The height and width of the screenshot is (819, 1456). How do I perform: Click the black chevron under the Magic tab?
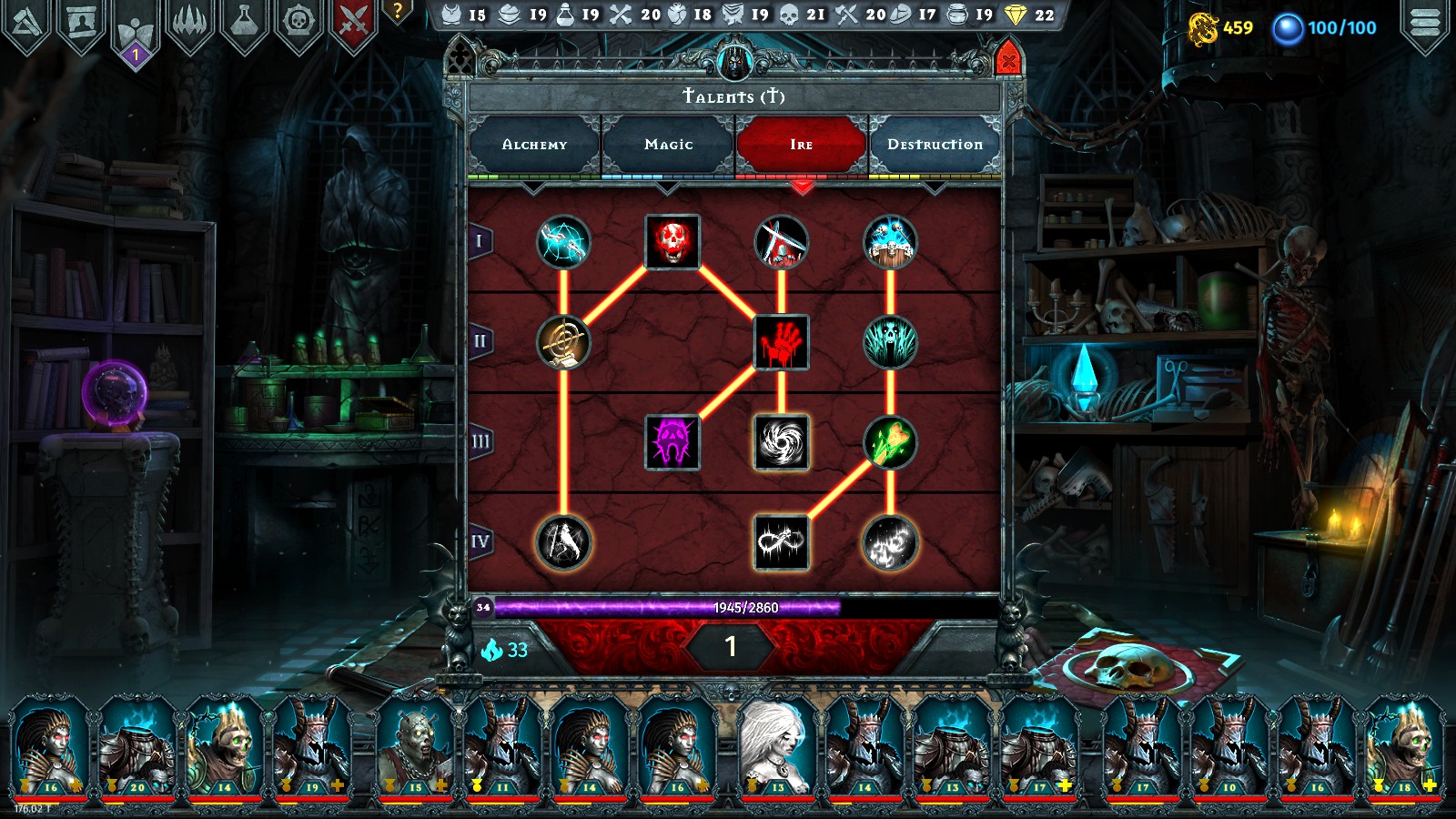(x=669, y=188)
